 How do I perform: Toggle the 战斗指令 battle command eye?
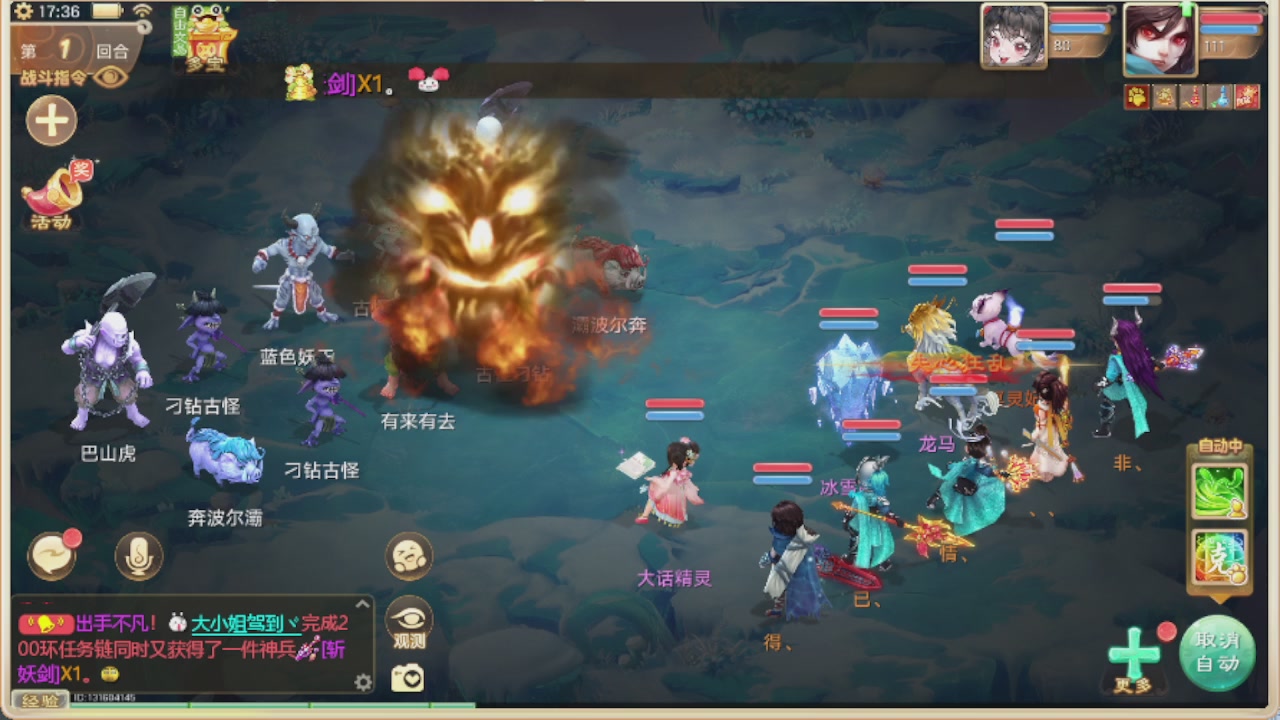(108, 76)
